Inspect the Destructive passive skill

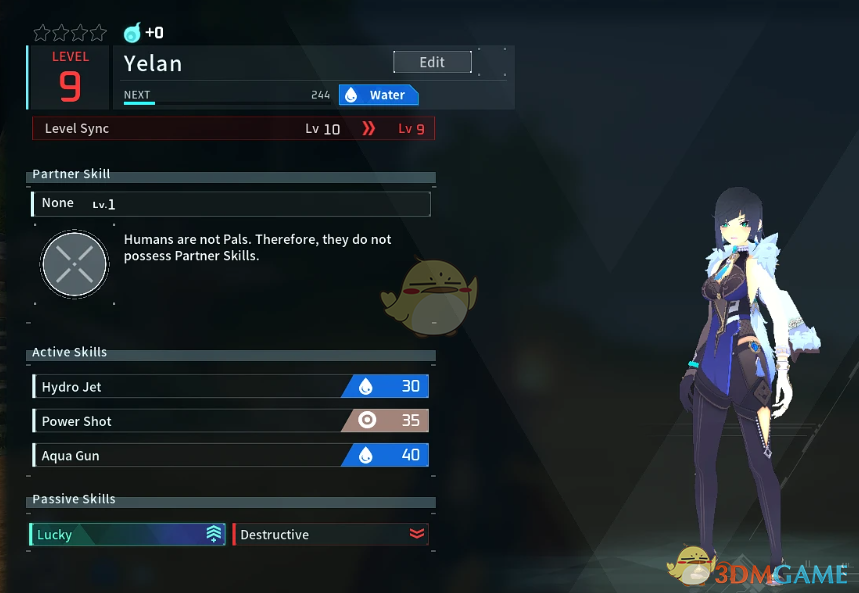(x=330, y=534)
